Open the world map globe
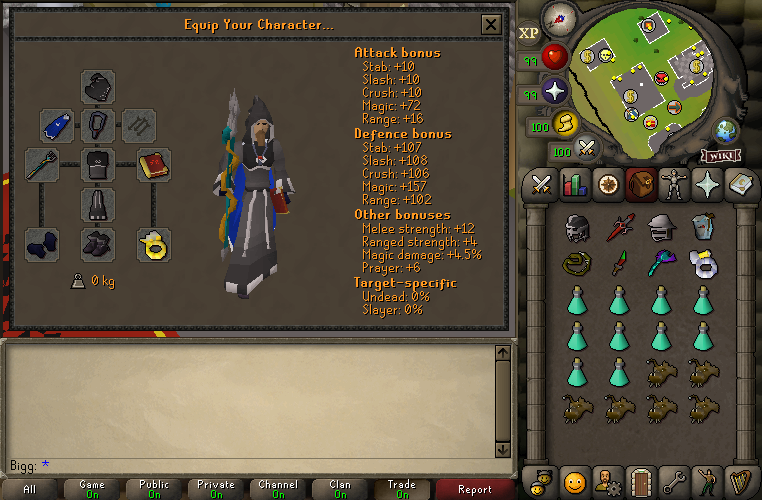Screen dimensions: 762x500 724,130
